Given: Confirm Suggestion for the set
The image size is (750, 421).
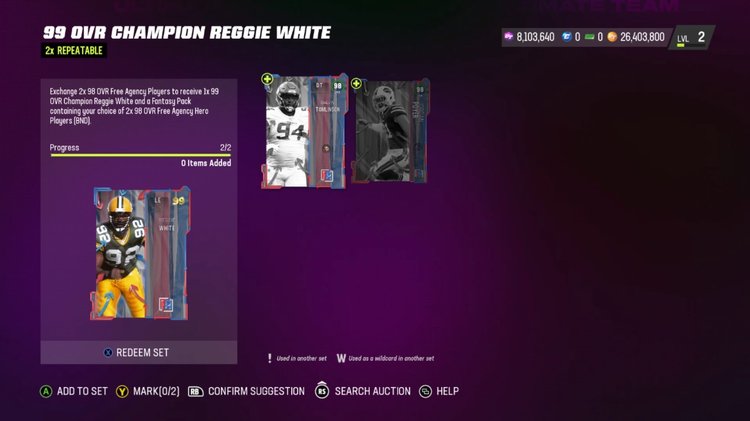Looking at the screenshot, I should click(x=247, y=391).
